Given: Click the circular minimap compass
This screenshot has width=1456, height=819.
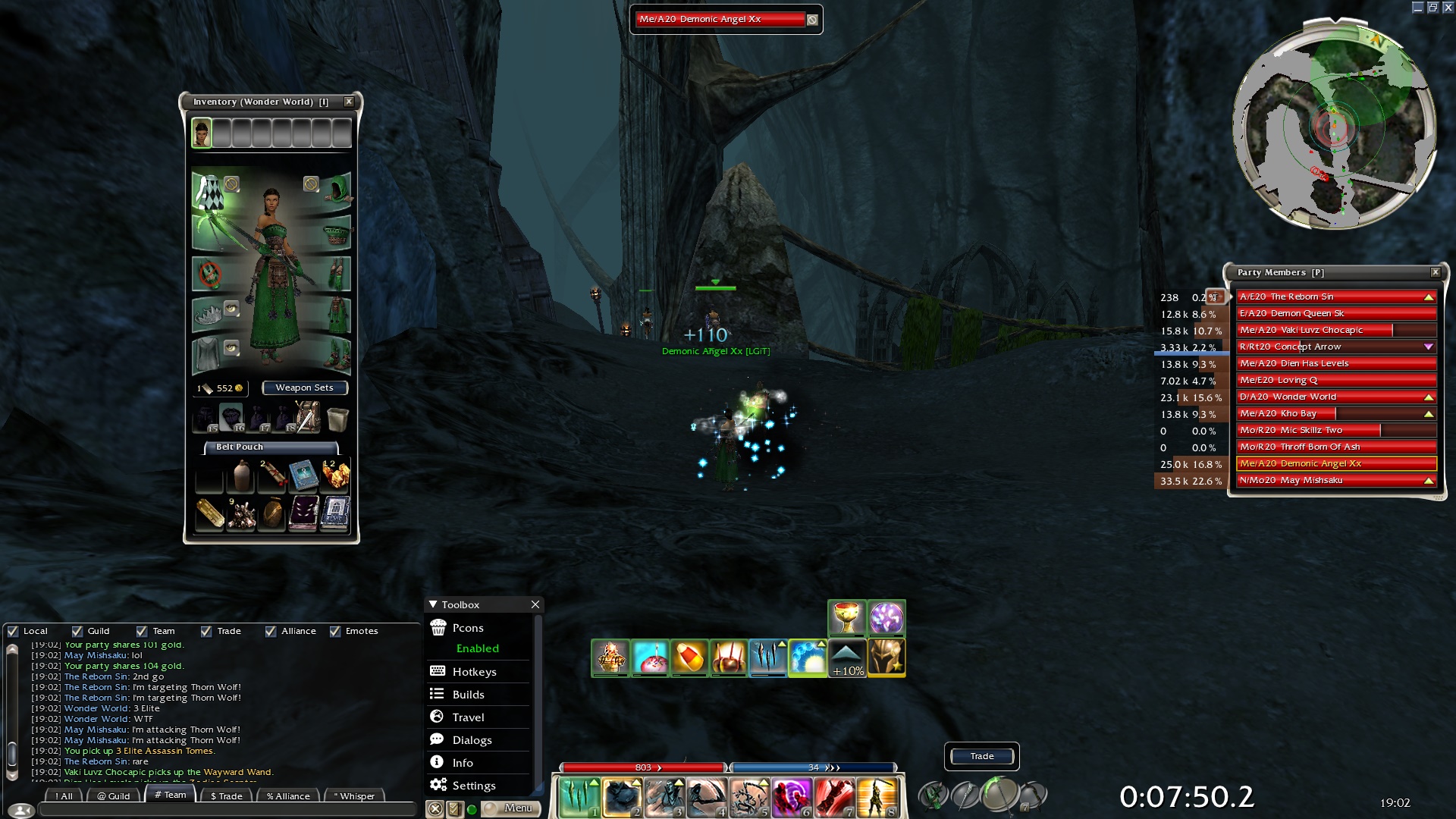Looking at the screenshot, I should tap(1334, 125).
